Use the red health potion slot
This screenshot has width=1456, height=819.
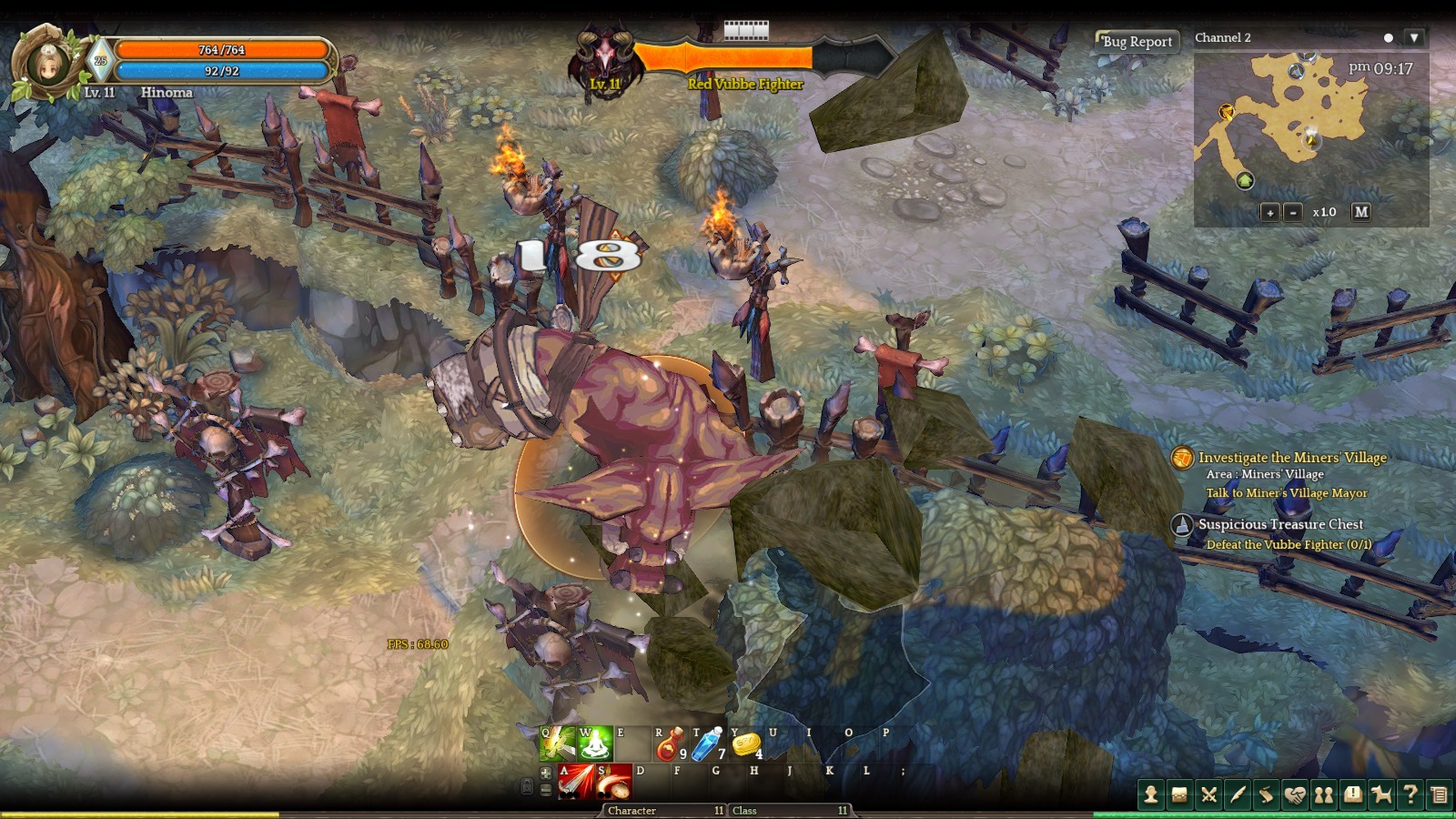[670, 744]
